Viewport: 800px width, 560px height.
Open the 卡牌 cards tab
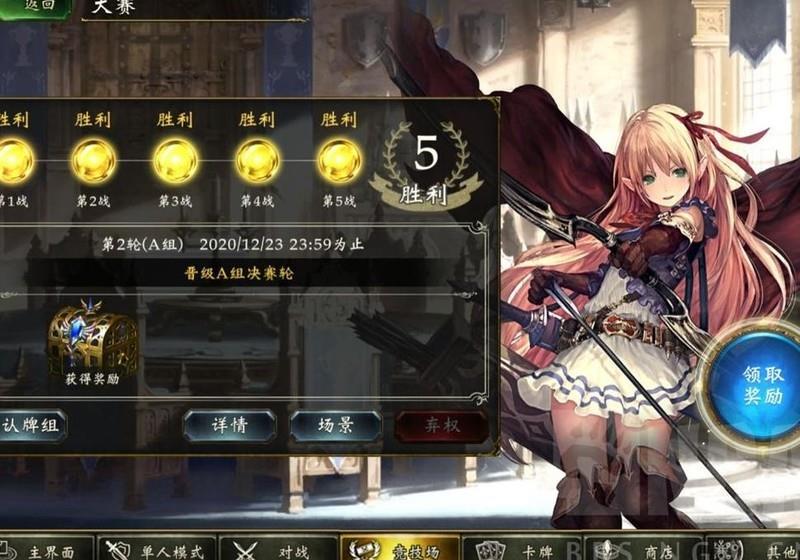pos(520,548)
